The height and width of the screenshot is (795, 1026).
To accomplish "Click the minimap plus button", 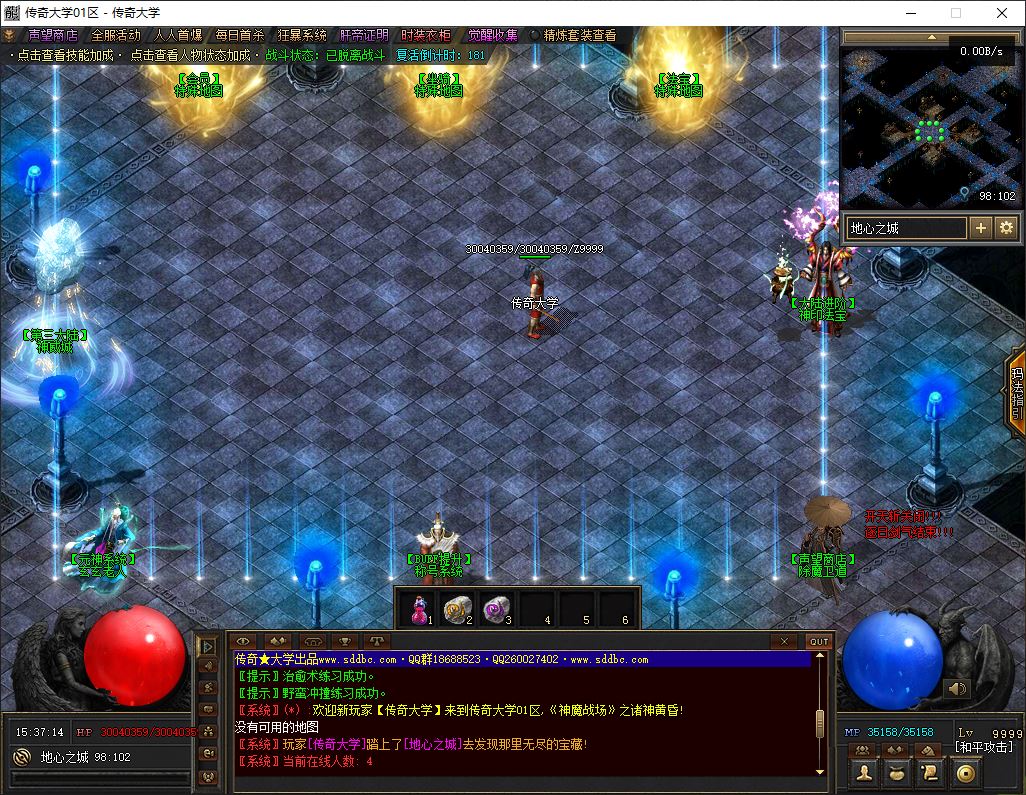I will tap(981, 228).
